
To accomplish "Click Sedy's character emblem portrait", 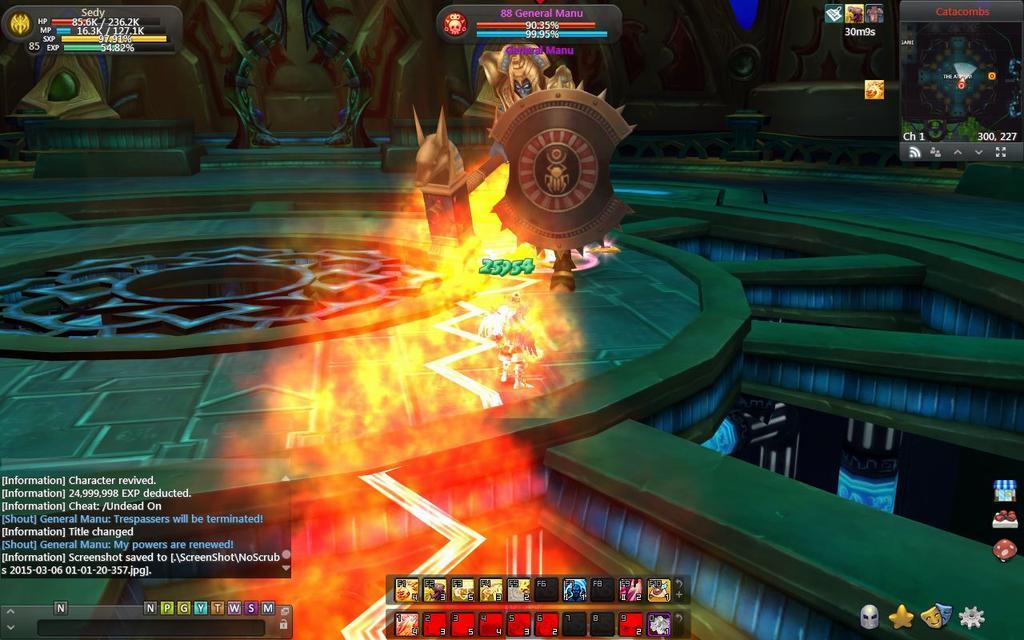I will (20, 25).
